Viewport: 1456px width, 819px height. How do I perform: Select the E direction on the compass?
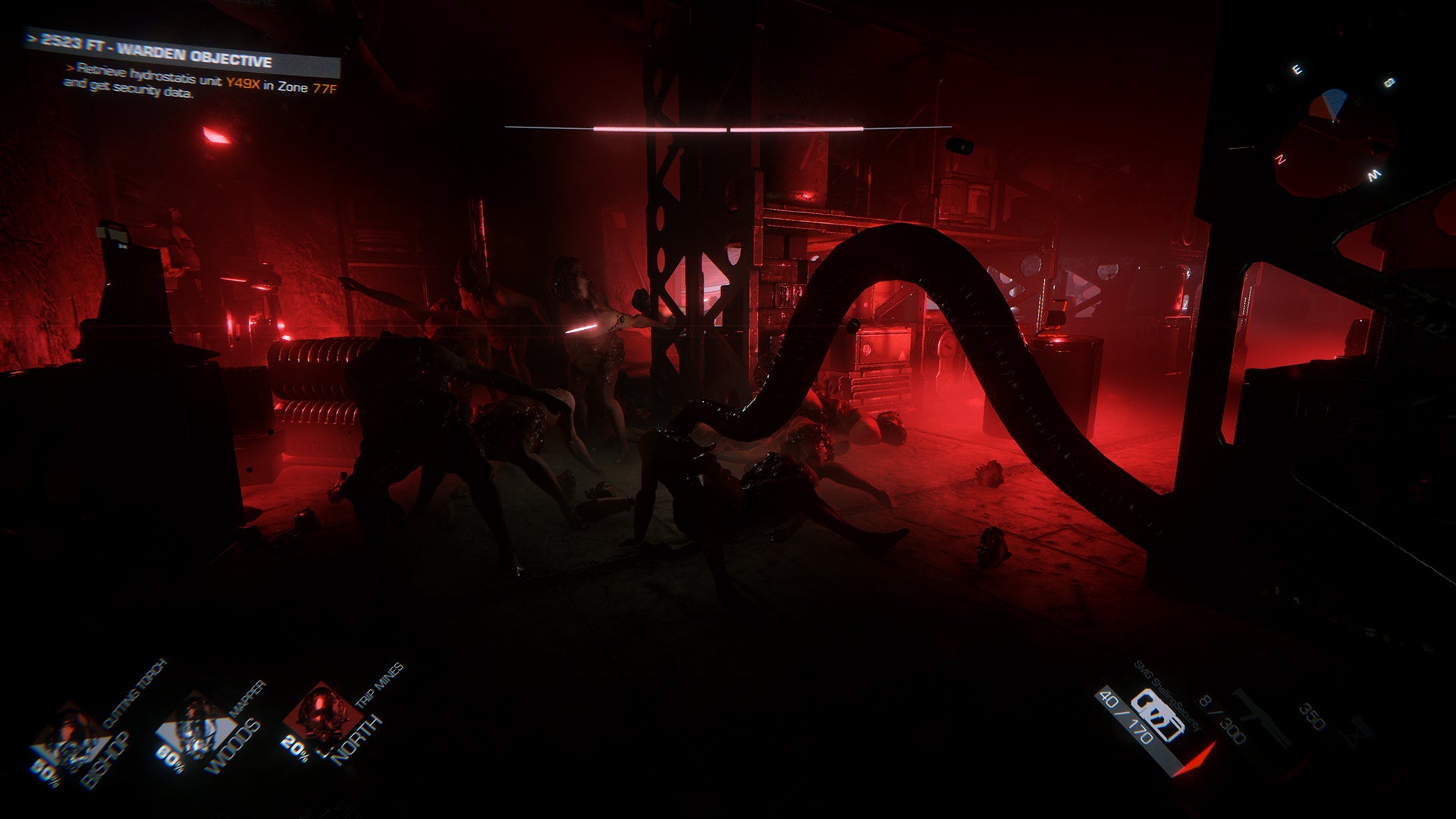click(1298, 69)
